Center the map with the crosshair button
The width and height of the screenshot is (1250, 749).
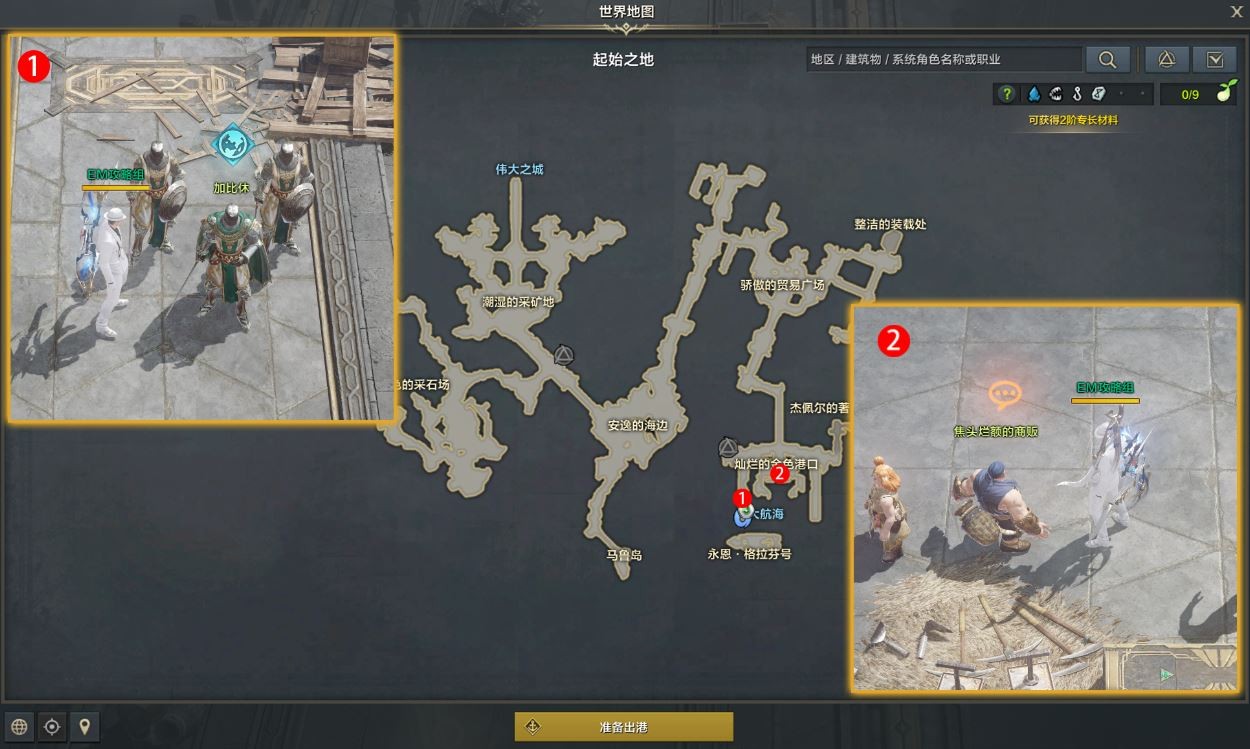[x=52, y=727]
